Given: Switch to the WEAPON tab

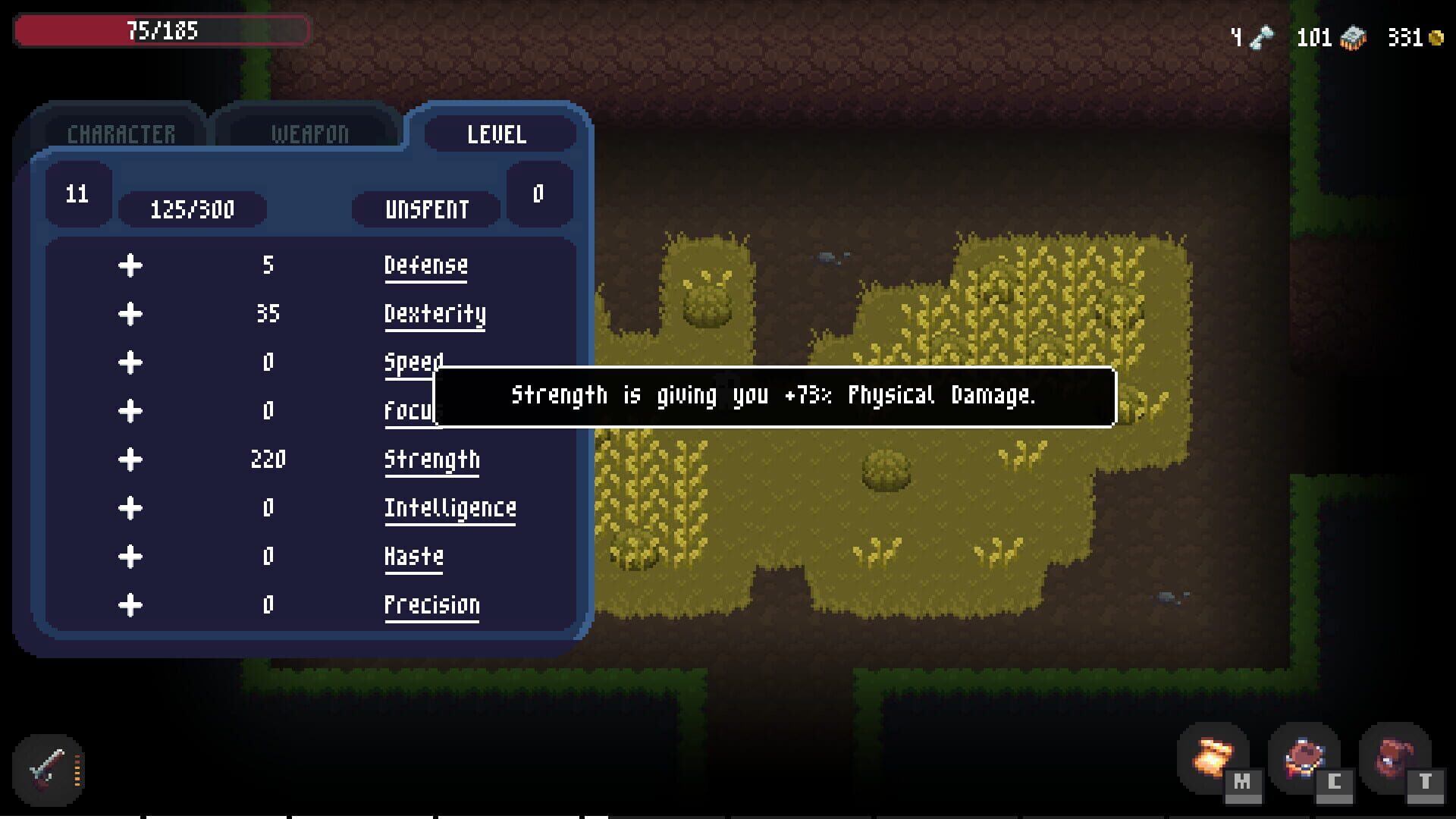Looking at the screenshot, I should coord(308,133).
